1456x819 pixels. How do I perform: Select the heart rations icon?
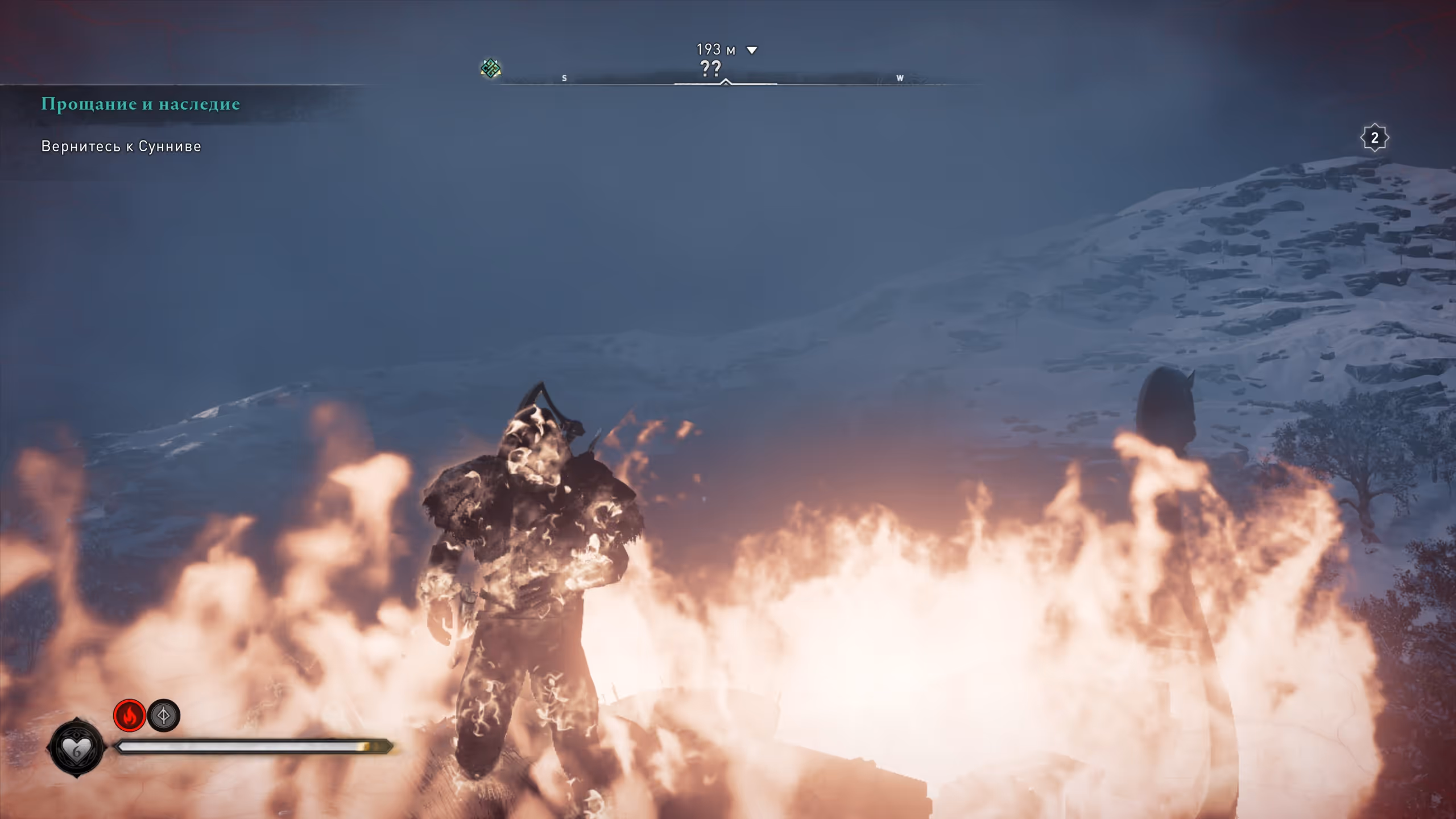77,748
